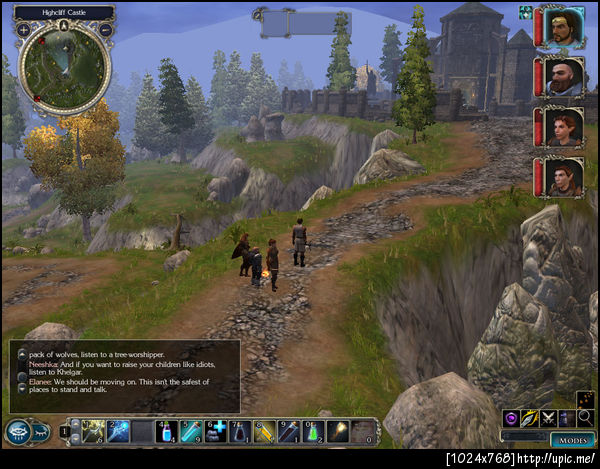Zoom in the minimap with the plus button

click(22, 29)
